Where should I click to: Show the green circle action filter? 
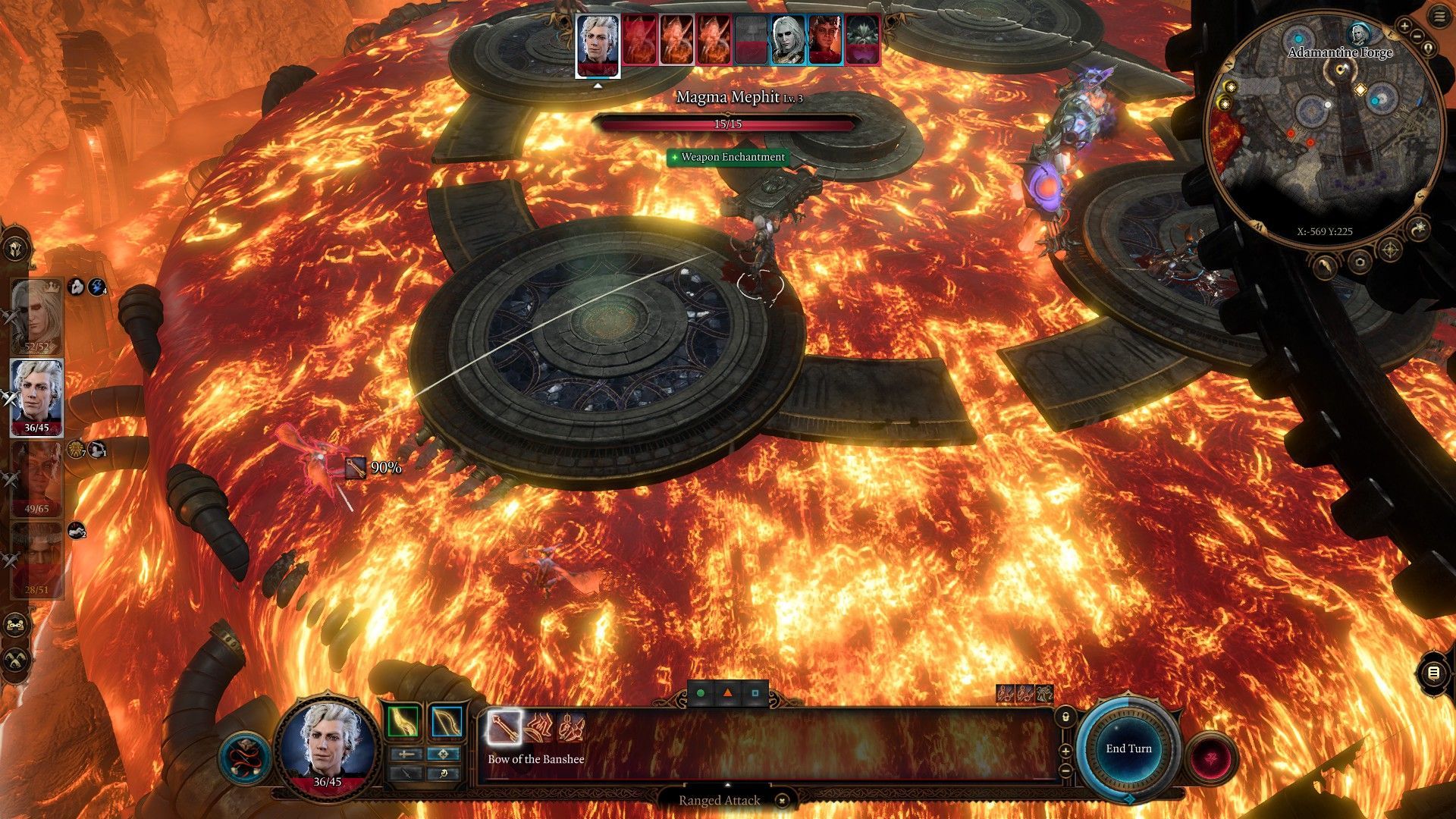coord(701,693)
